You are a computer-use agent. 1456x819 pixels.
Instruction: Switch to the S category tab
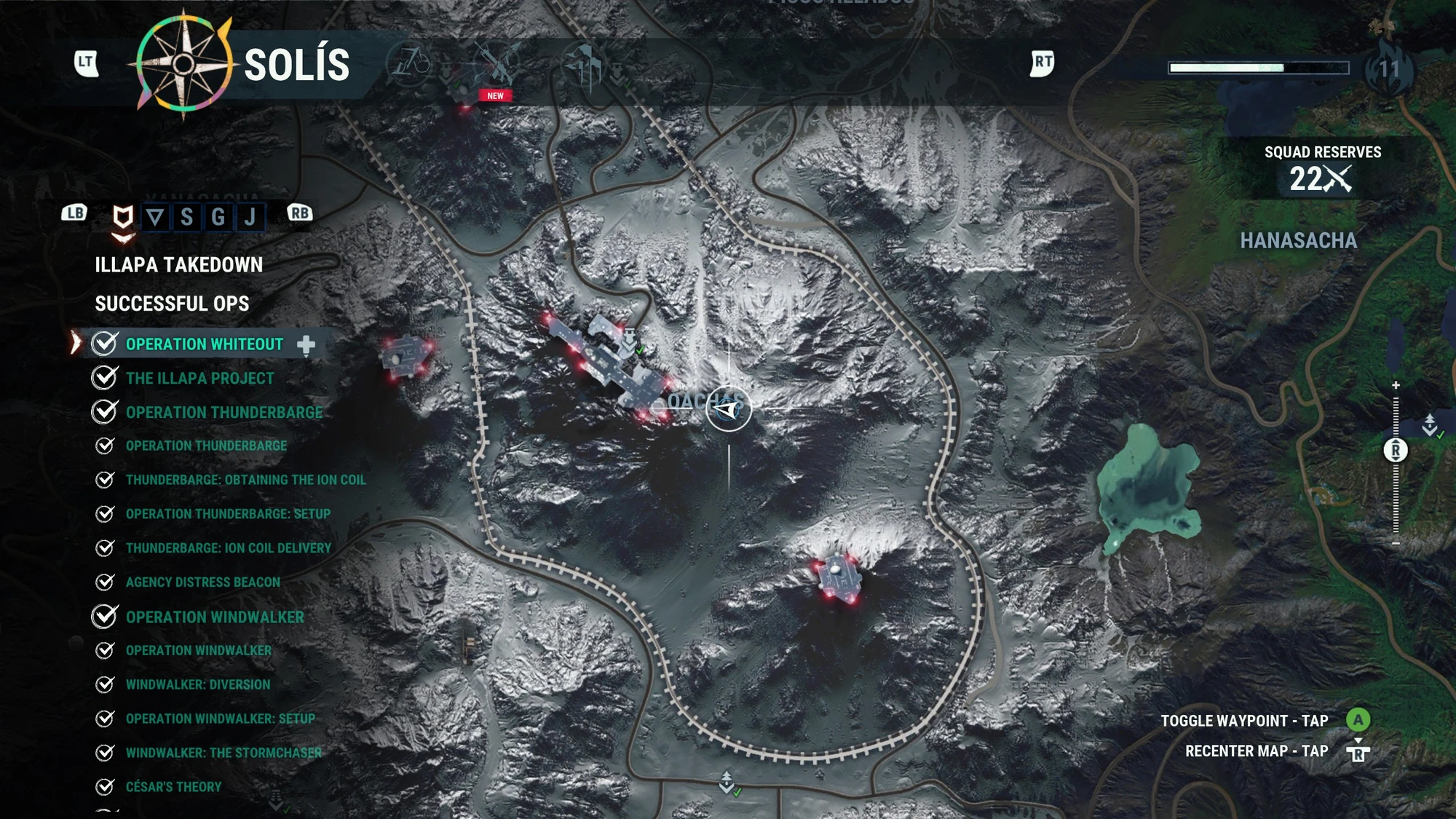186,215
